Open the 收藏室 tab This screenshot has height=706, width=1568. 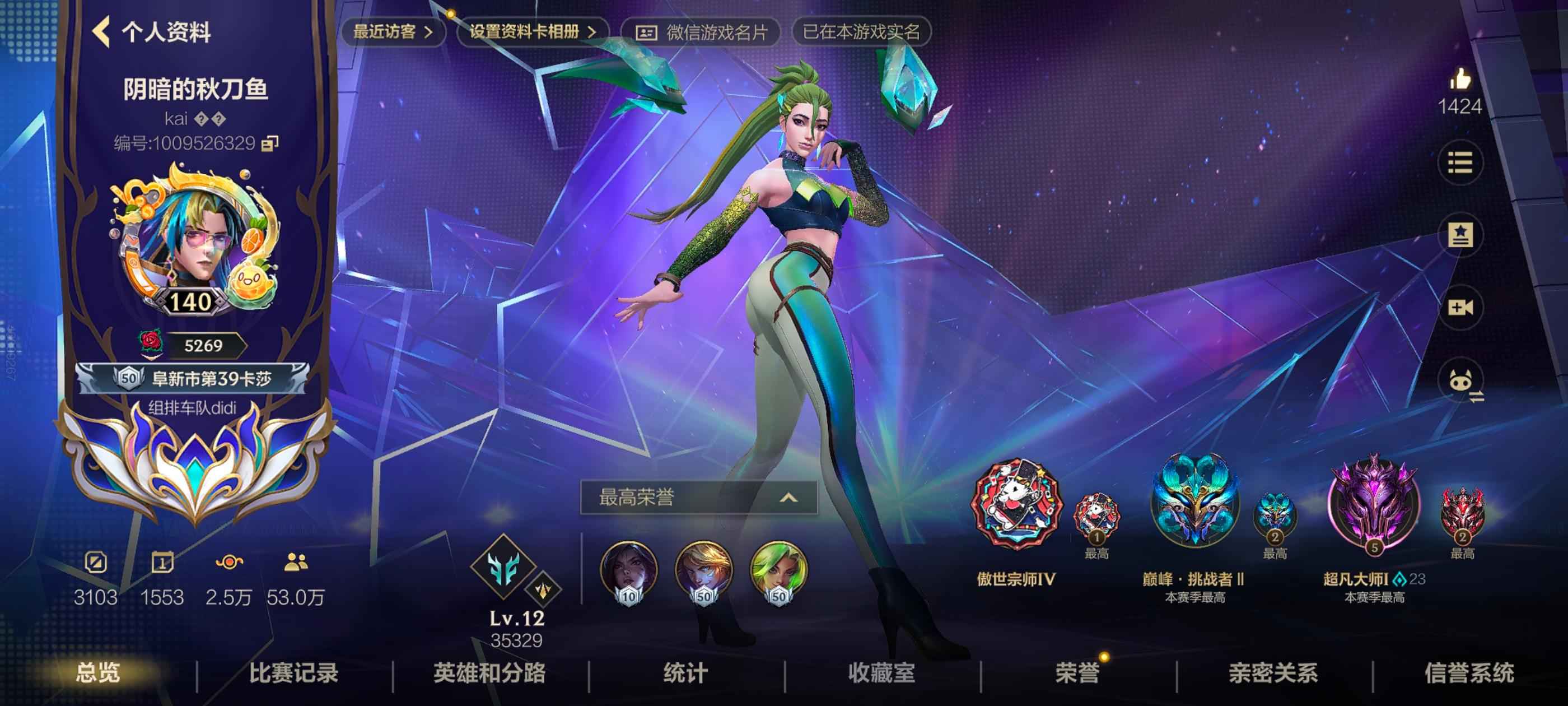[881, 673]
